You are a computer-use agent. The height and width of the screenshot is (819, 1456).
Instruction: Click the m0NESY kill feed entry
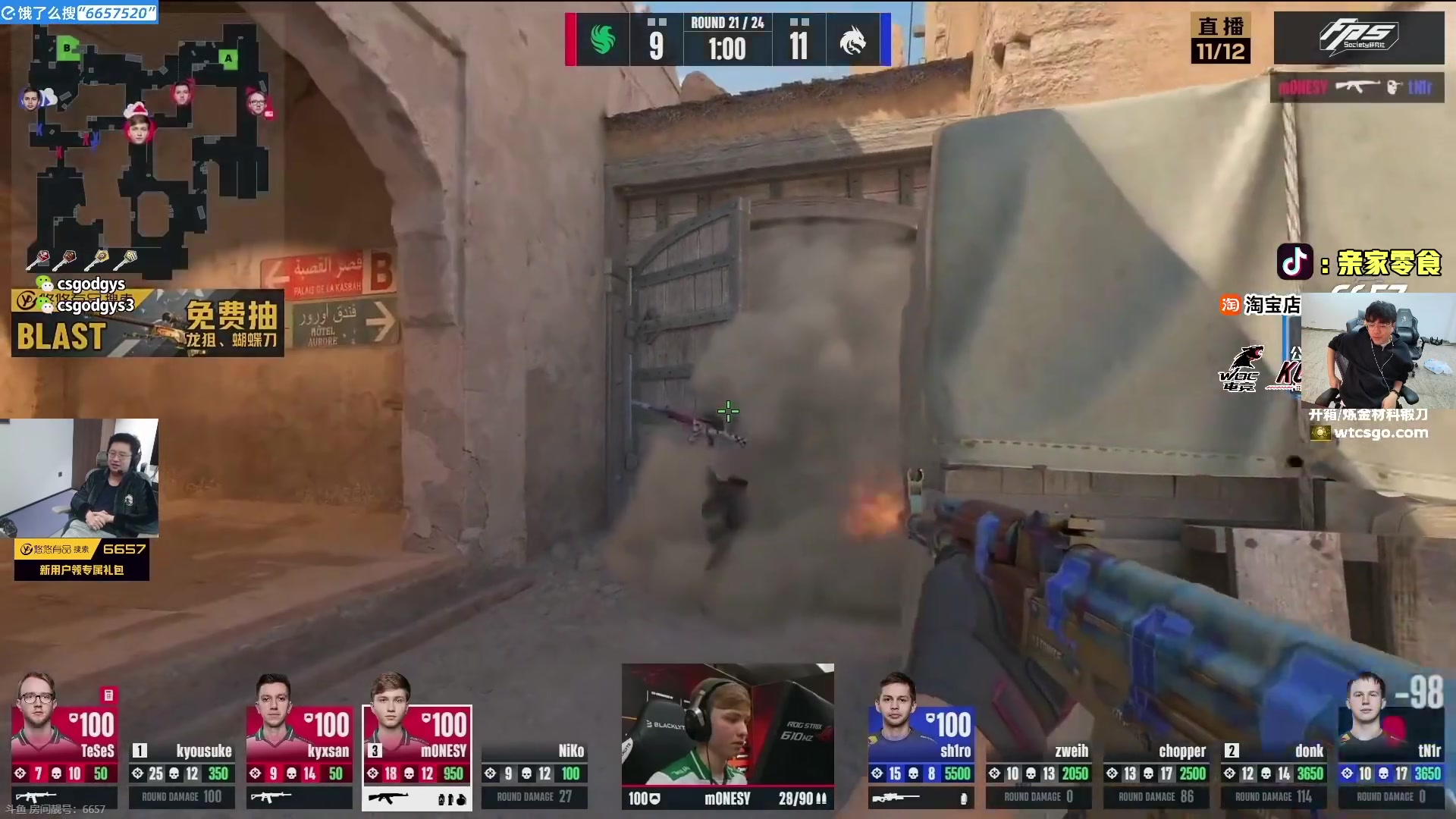point(1356,87)
